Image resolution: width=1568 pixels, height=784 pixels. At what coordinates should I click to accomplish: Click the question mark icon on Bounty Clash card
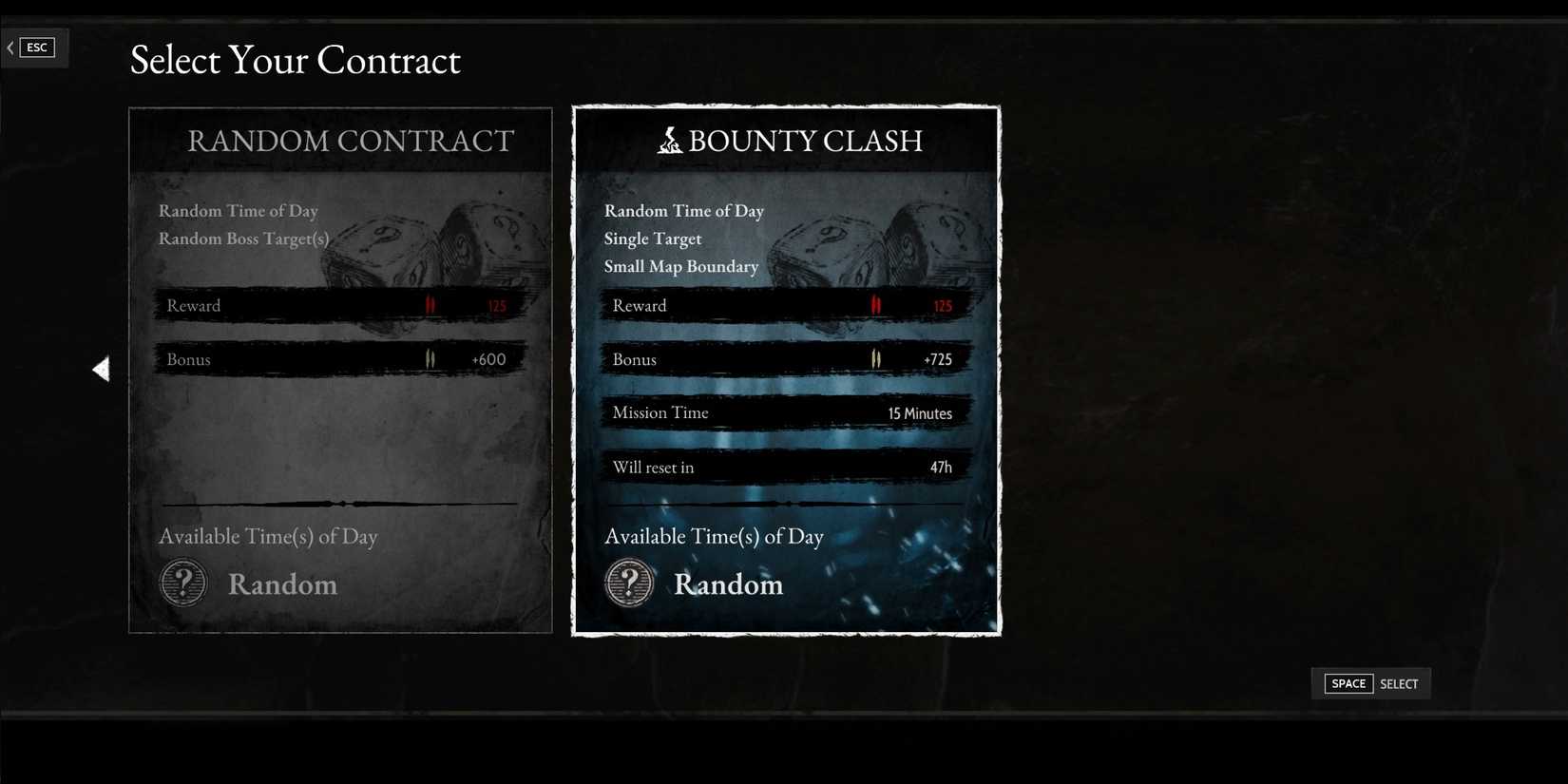point(629,583)
